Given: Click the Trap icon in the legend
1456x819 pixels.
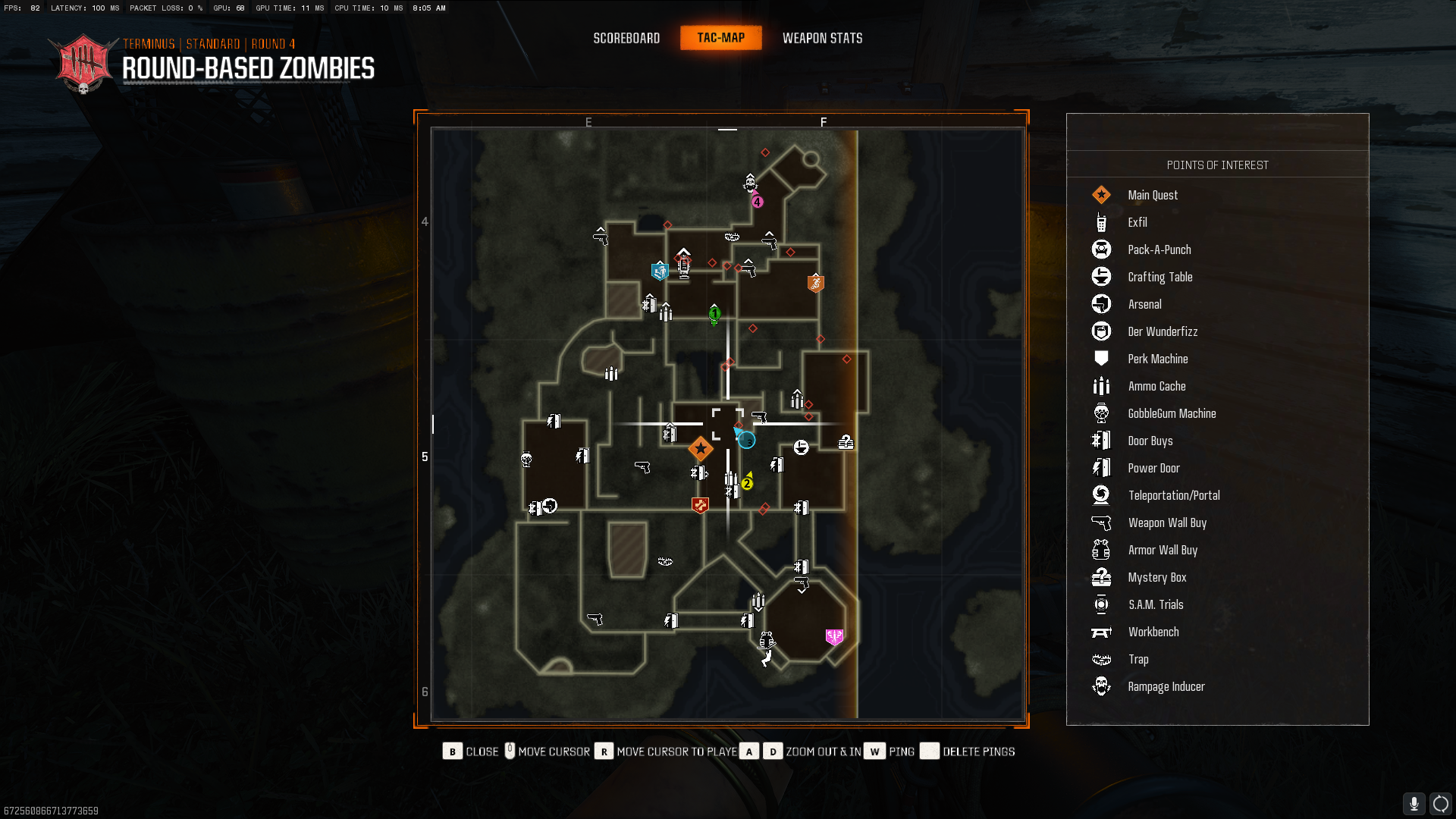Looking at the screenshot, I should coord(1101,659).
